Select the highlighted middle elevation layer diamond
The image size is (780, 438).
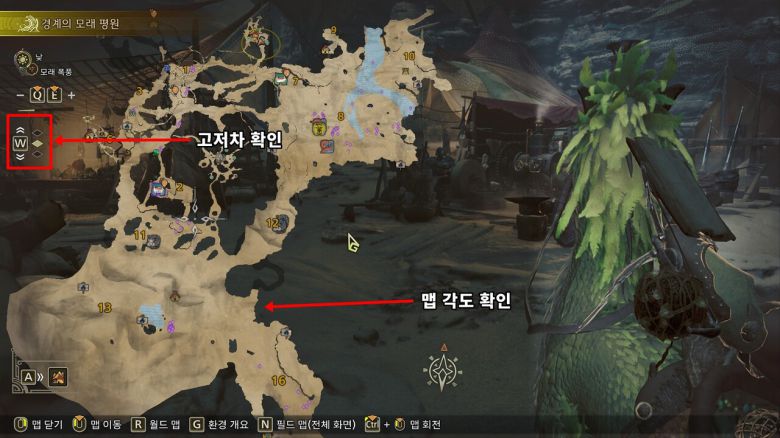tap(38, 144)
